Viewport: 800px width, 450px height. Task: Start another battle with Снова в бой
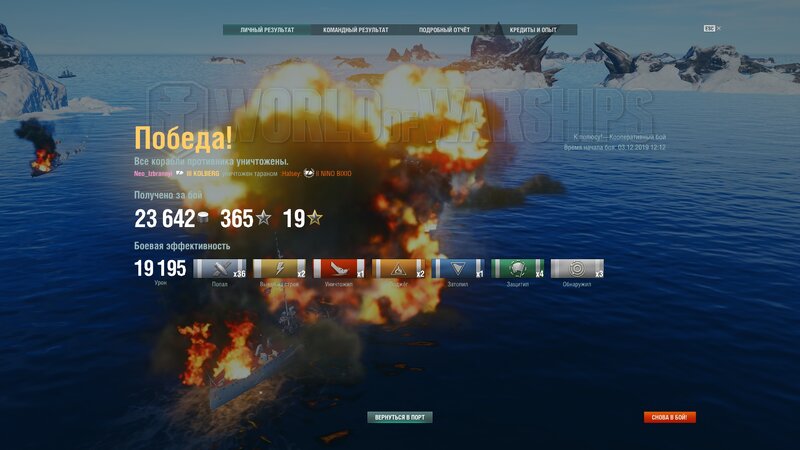670,417
